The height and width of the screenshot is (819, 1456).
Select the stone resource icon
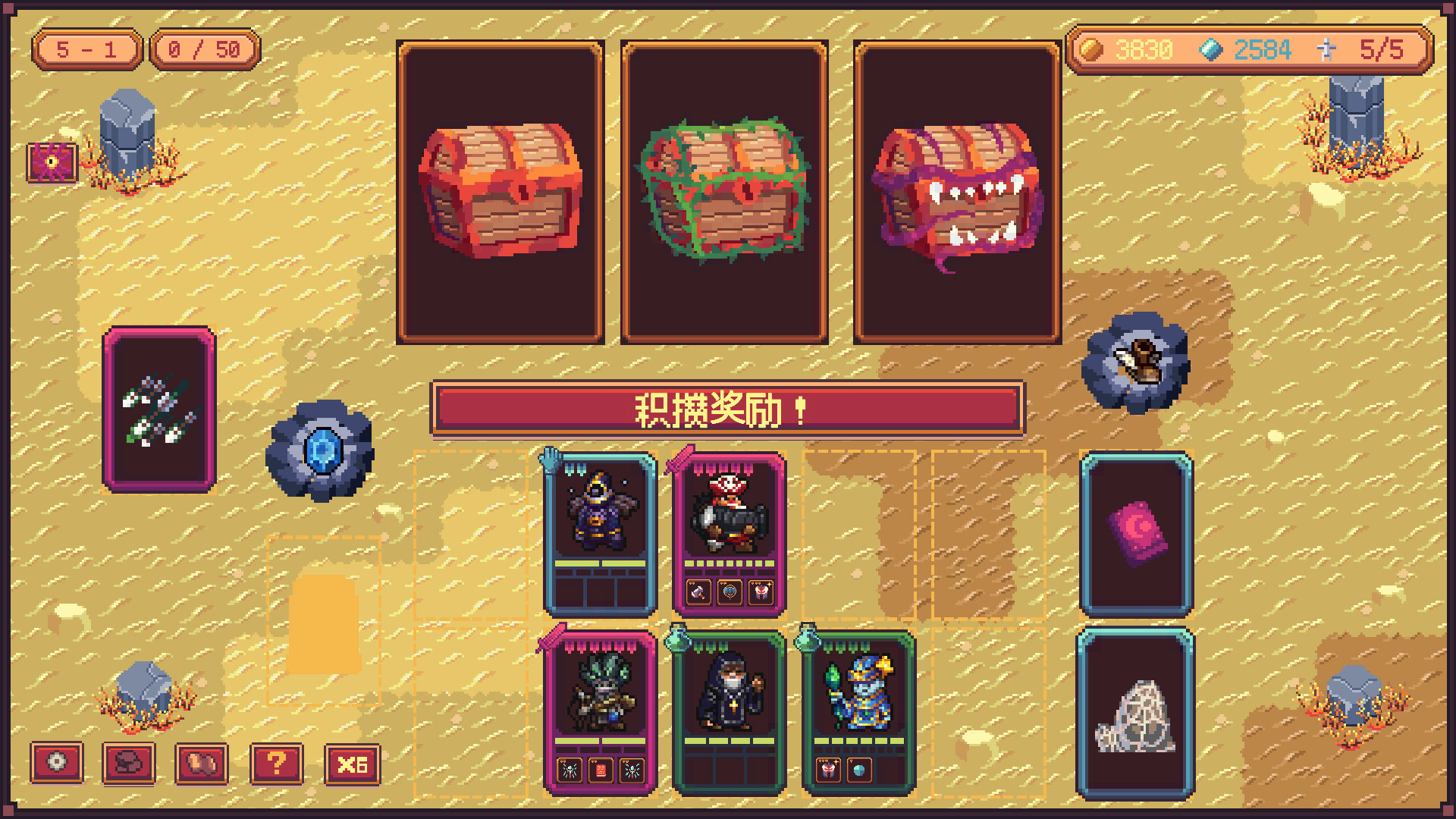[x=130, y=763]
